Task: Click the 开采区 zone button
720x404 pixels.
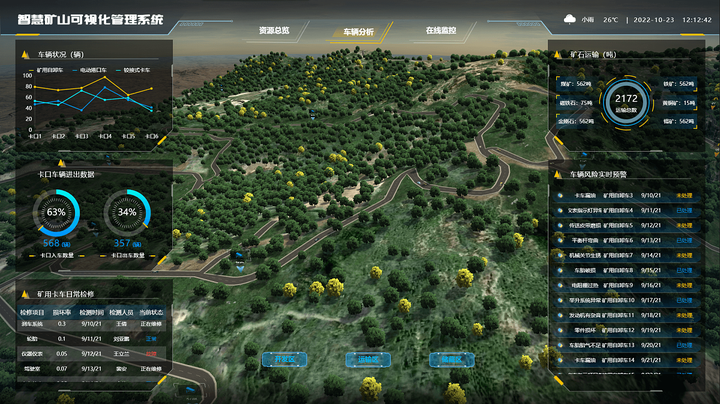Action: 282,358
